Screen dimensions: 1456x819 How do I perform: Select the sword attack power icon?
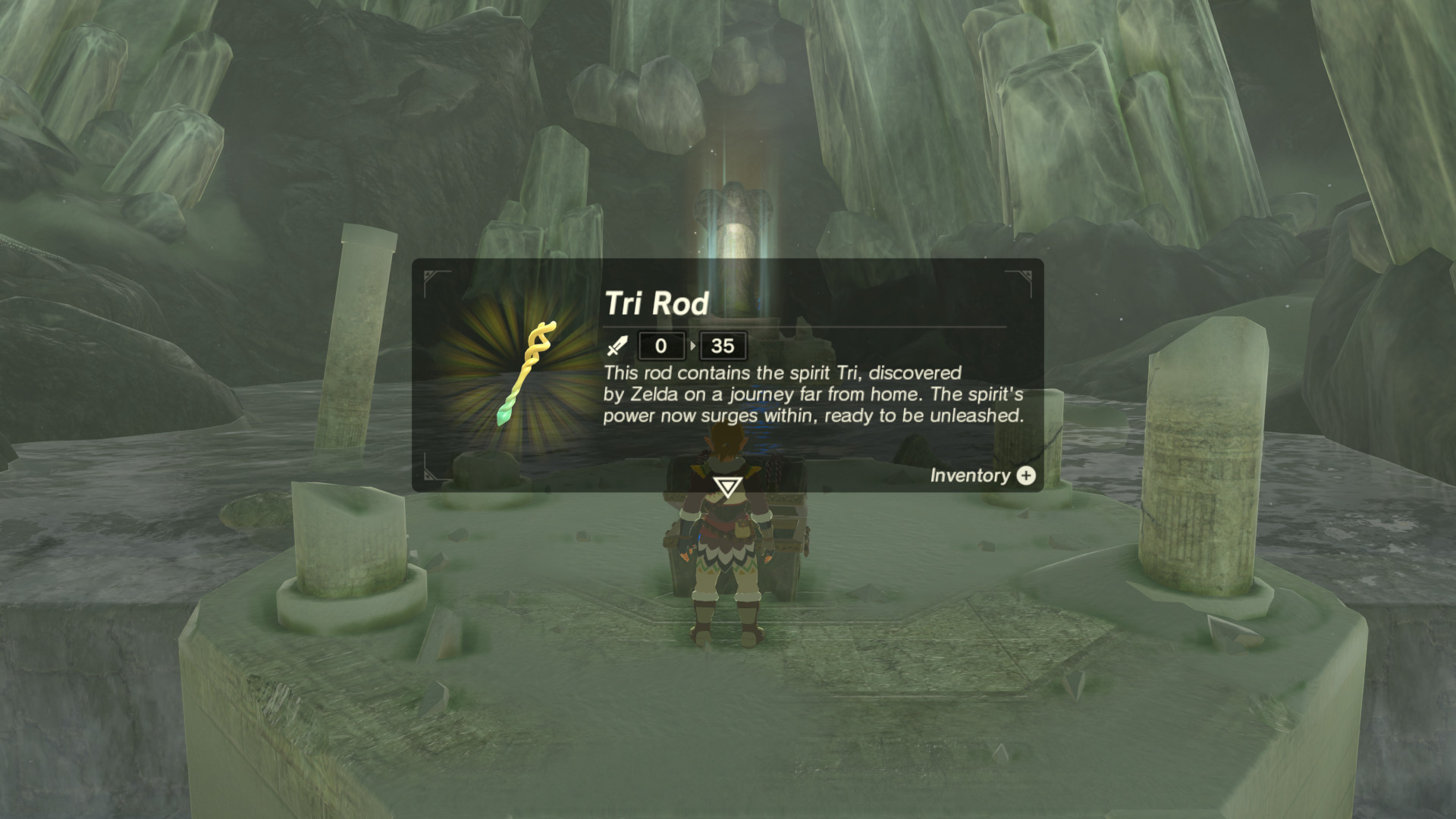tap(616, 347)
